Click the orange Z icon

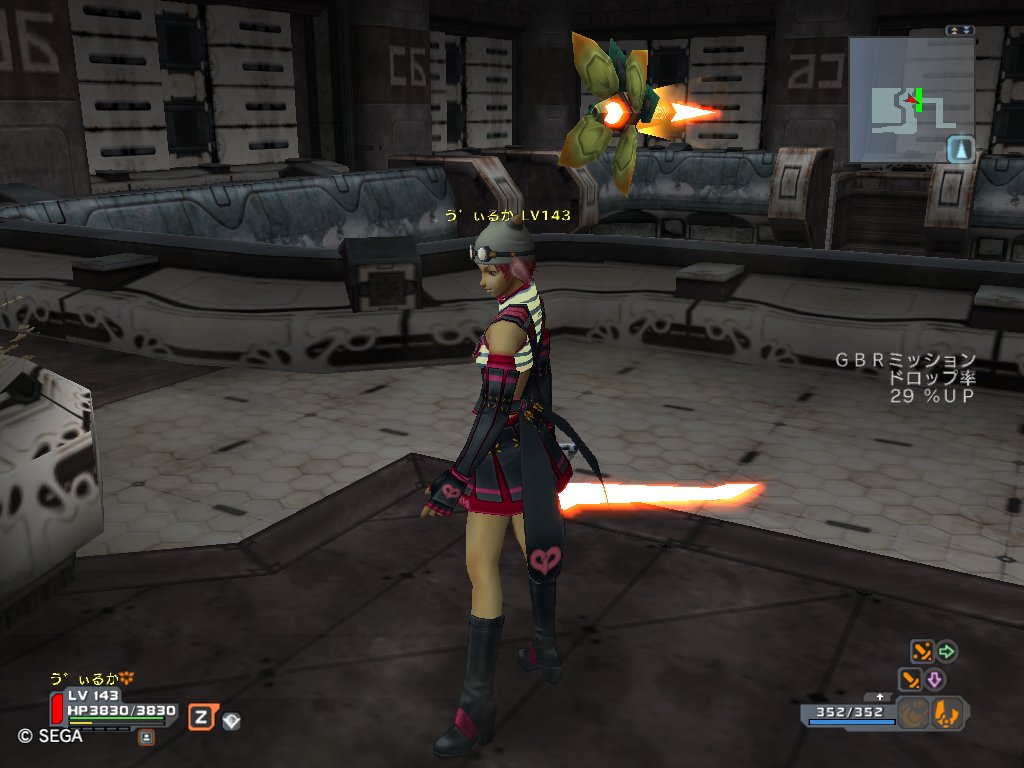click(202, 717)
